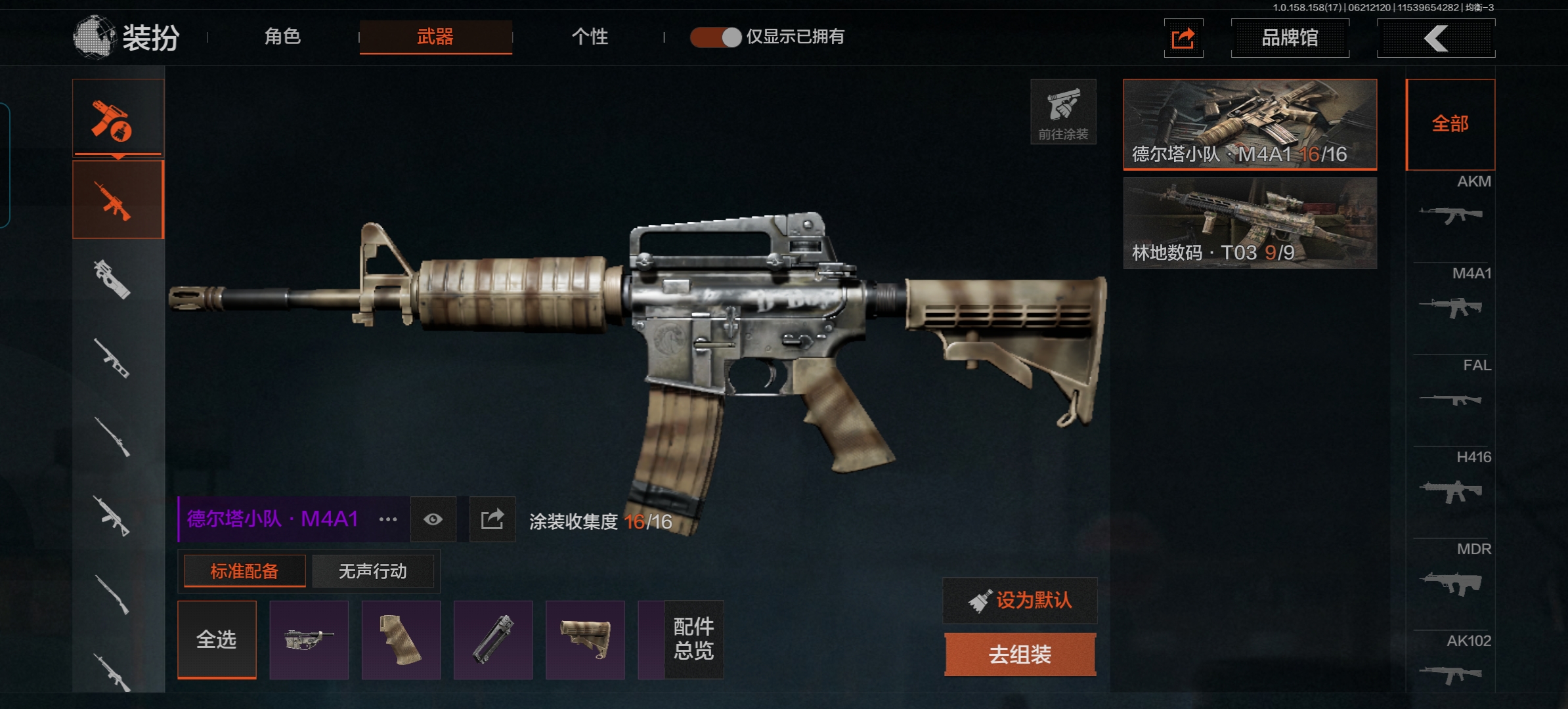Click the 全选 select-all button
Viewport: 1568px width, 709px height.
pos(217,639)
